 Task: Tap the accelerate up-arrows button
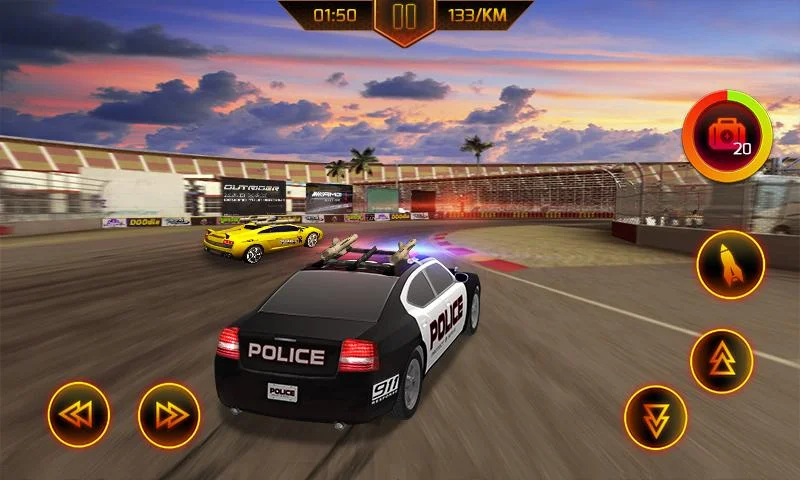tap(721, 360)
